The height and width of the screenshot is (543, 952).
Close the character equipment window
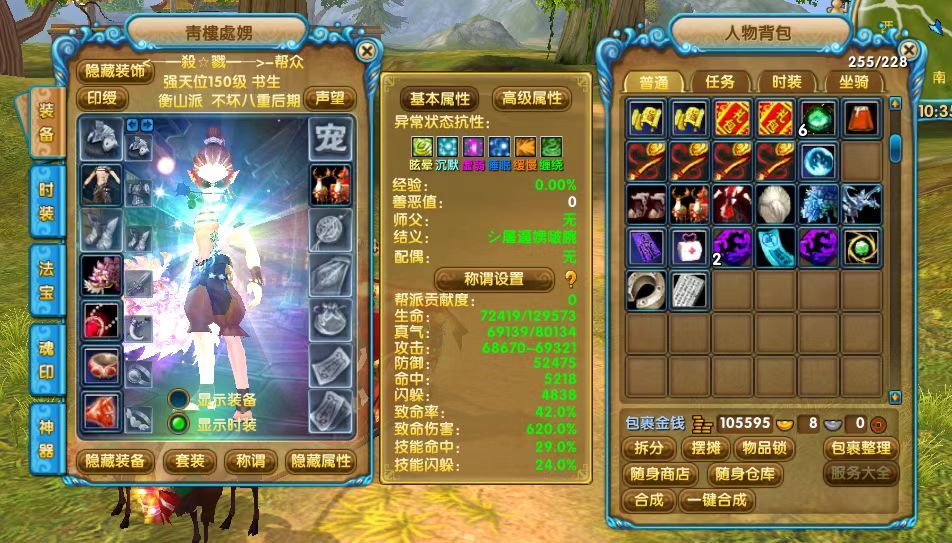point(367,50)
